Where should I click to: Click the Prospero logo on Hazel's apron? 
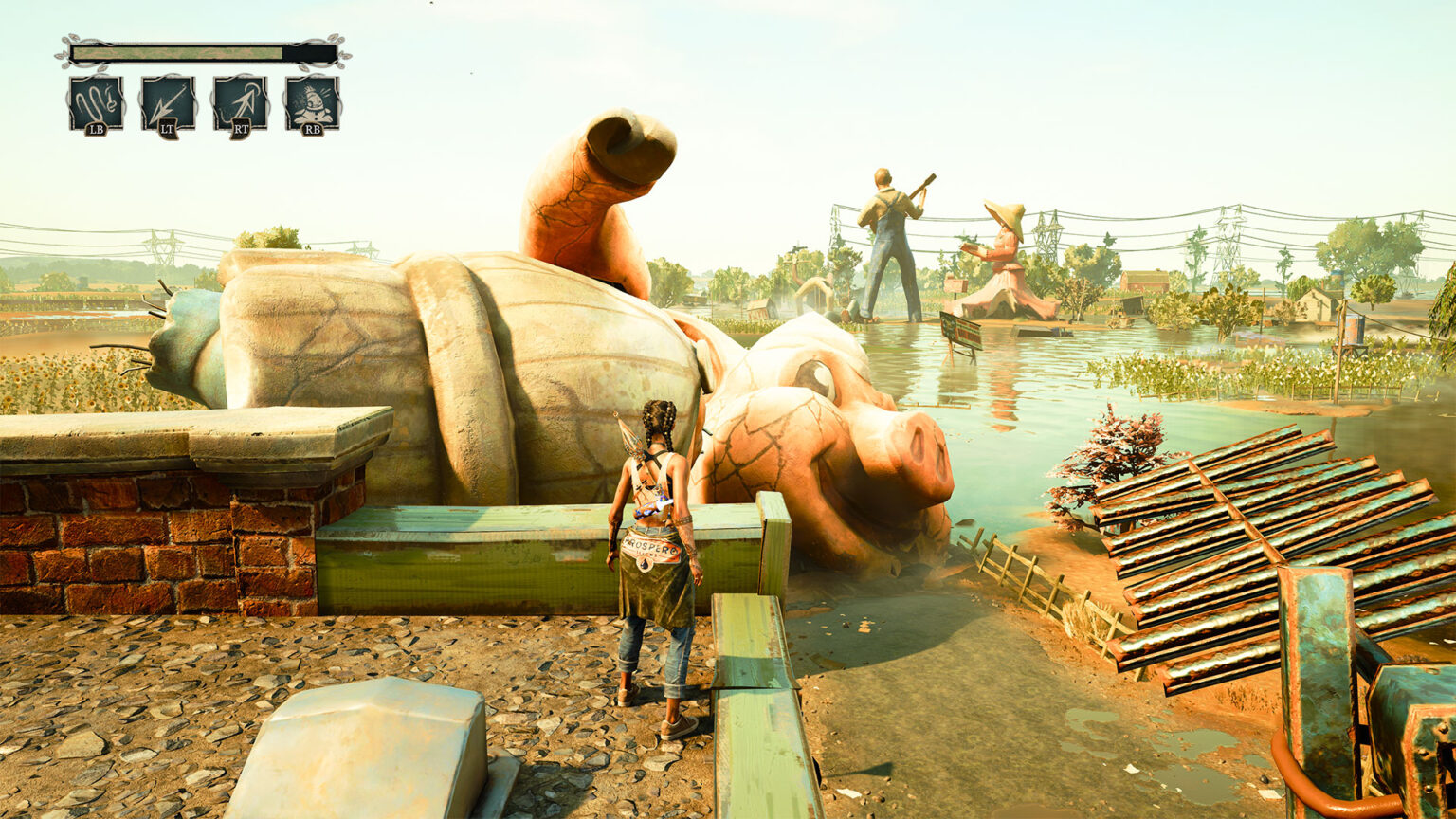(652, 547)
